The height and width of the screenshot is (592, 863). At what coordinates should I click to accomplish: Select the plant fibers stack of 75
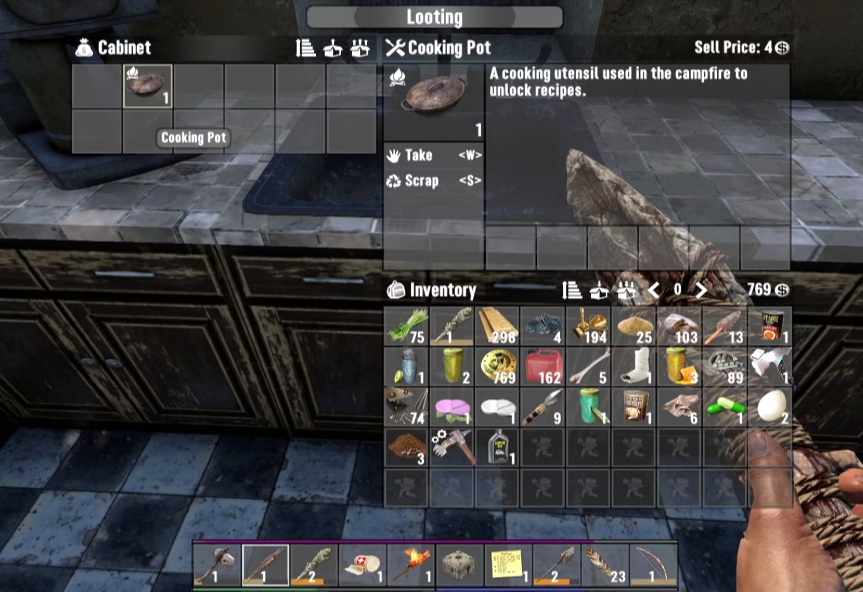coord(406,327)
